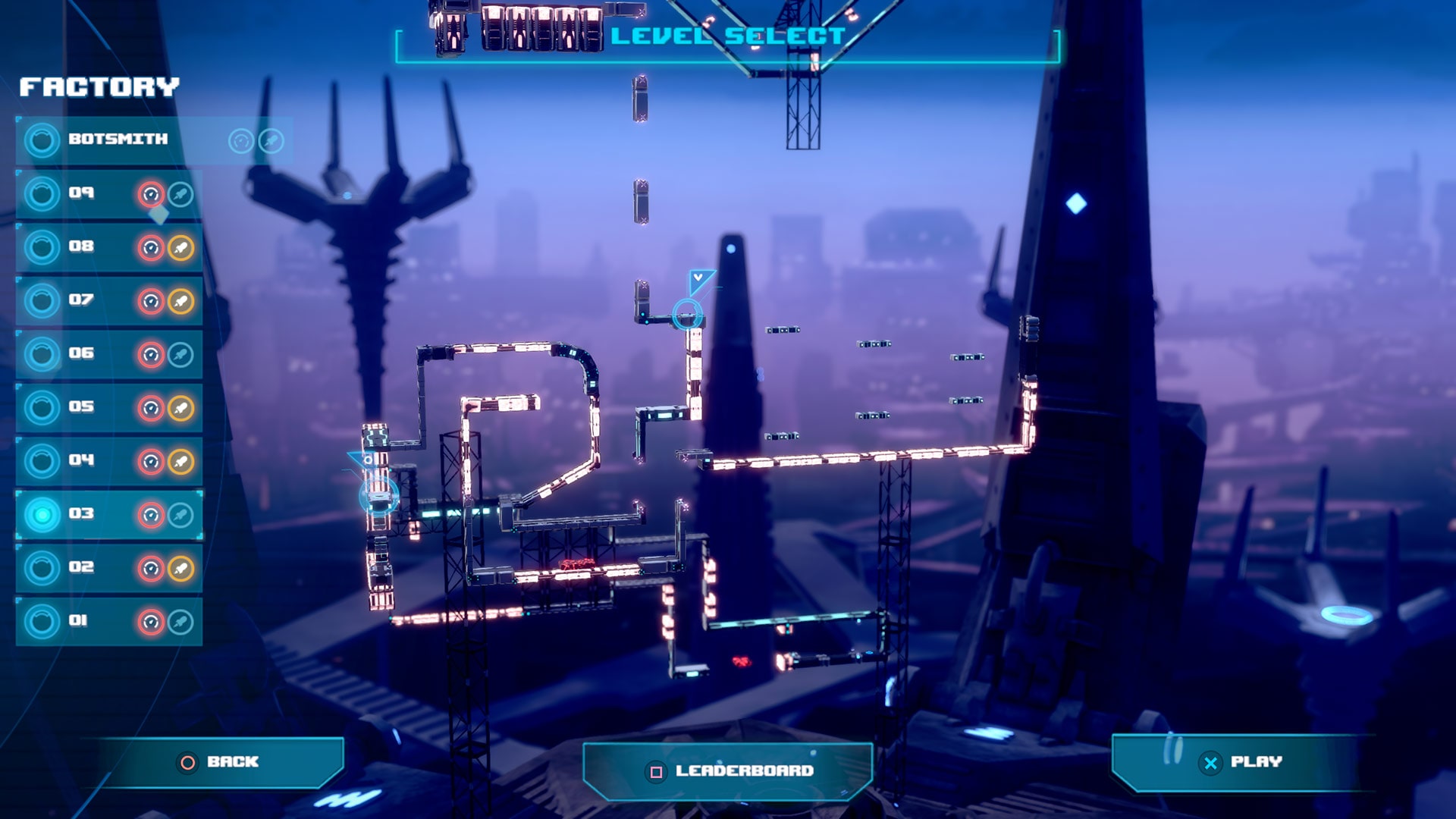1456x819 pixels.
Task: Click the speedometer icon next to BOTSMITH
Action: click(240, 140)
